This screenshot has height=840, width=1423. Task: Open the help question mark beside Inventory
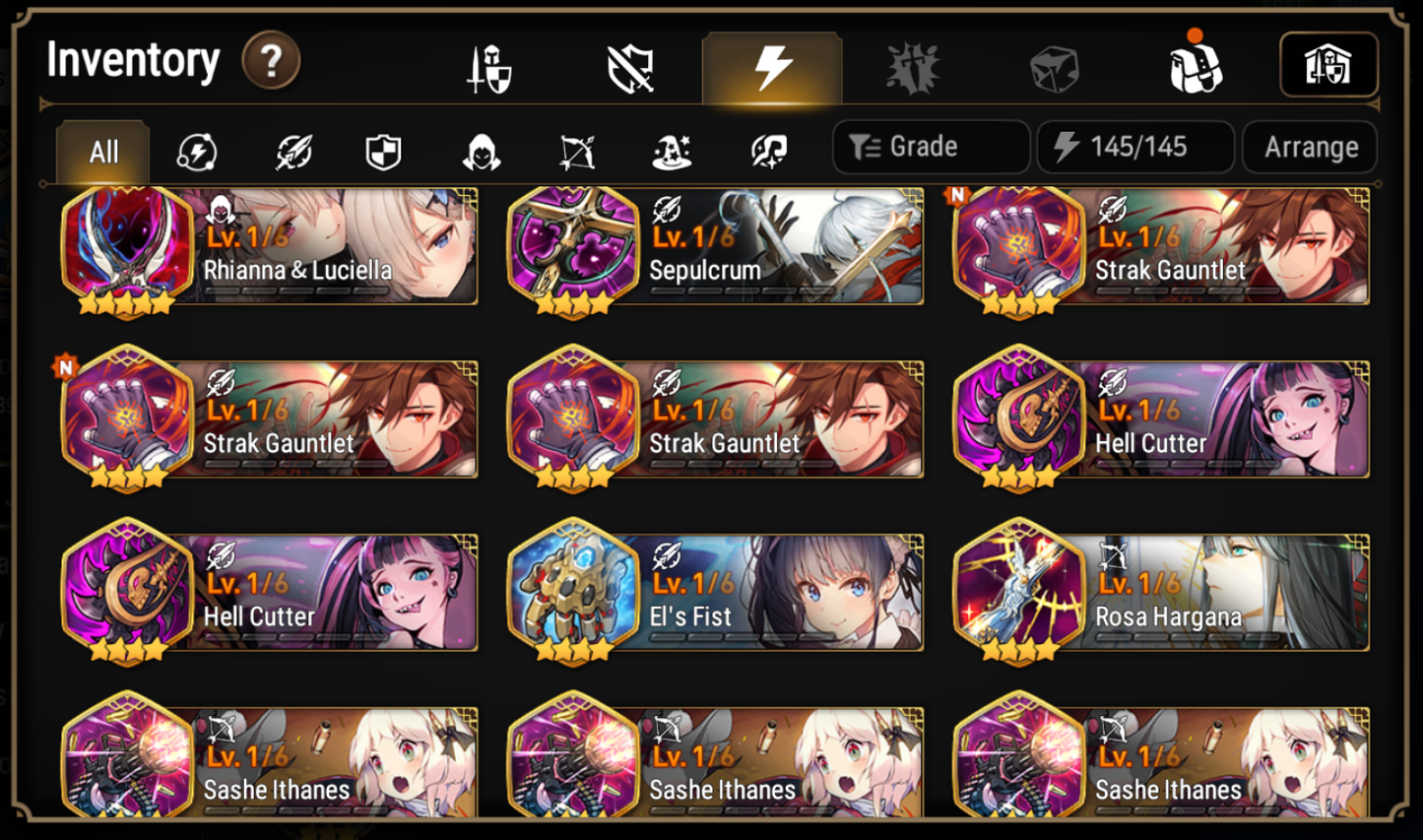tap(273, 59)
